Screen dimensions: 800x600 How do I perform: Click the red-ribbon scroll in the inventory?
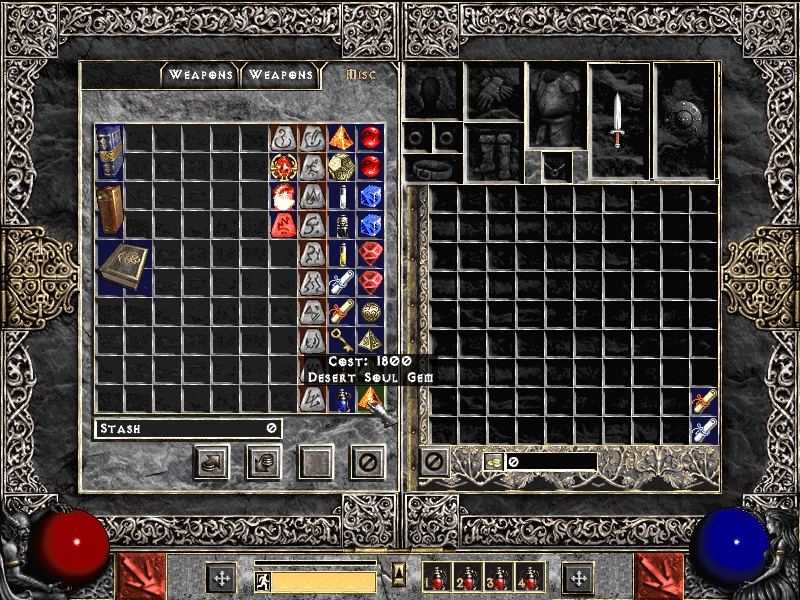click(704, 401)
